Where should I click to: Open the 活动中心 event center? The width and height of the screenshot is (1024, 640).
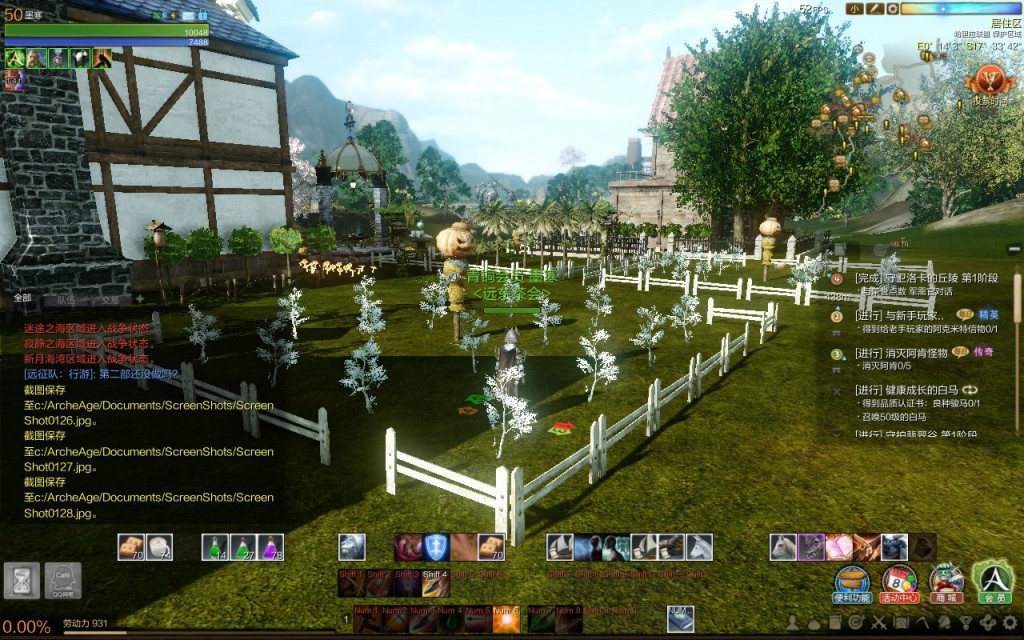(x=899, y=580)
